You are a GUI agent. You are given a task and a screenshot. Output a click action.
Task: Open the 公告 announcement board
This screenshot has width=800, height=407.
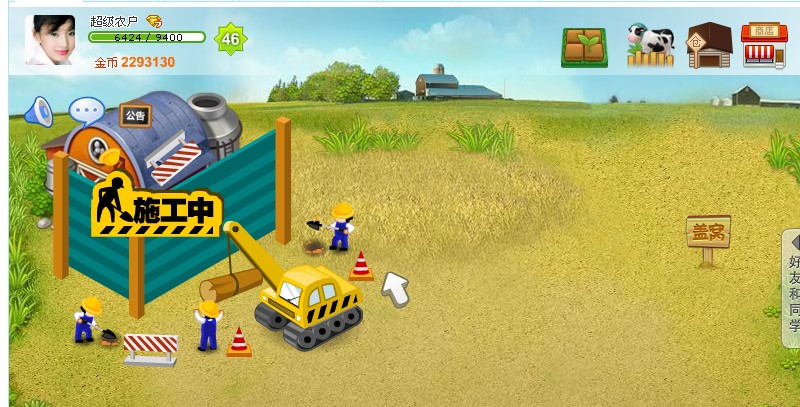pos(135,116)
